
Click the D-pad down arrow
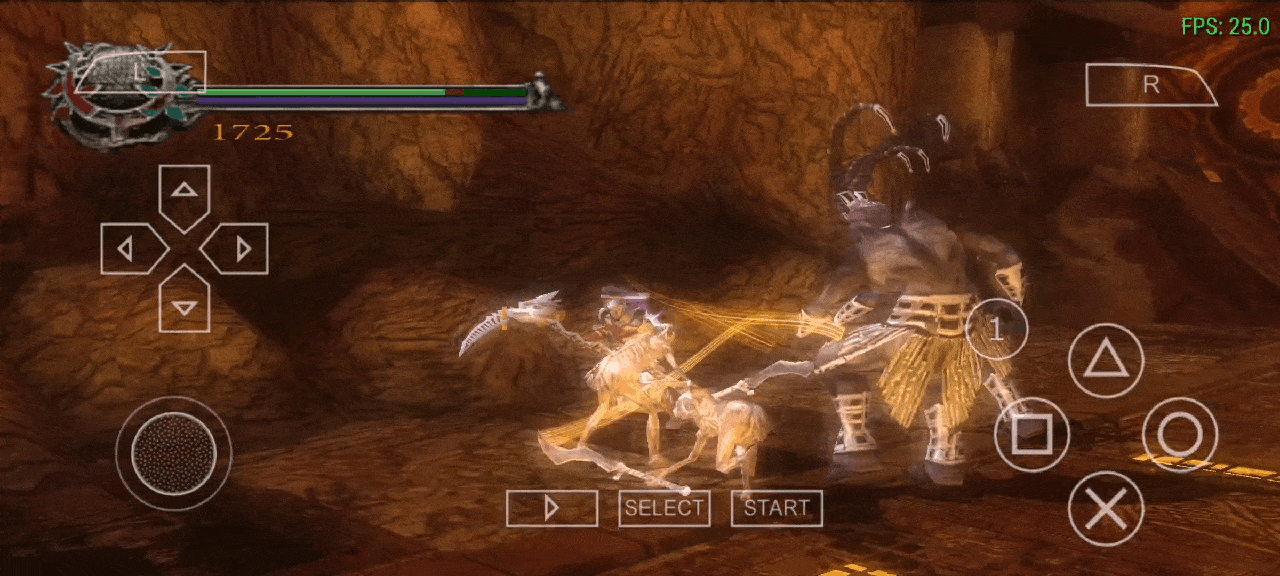[184, 303]
